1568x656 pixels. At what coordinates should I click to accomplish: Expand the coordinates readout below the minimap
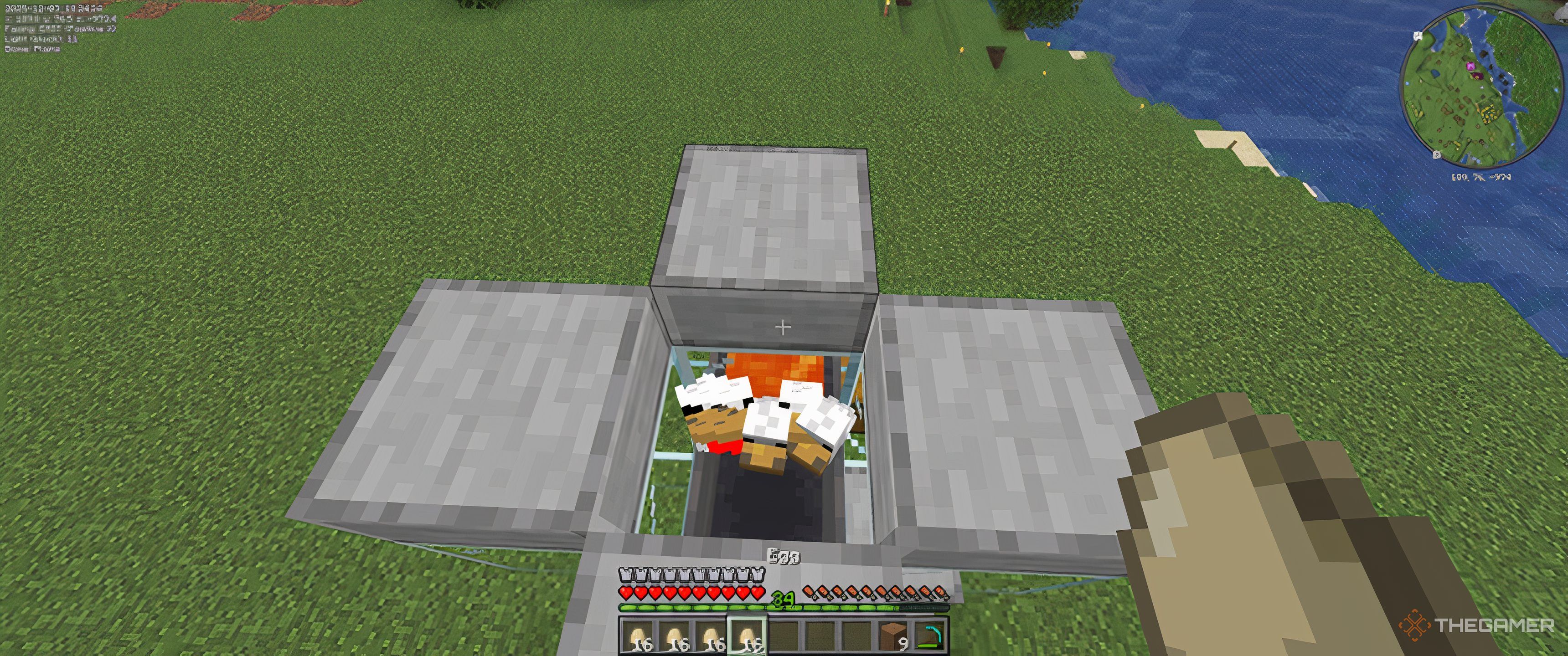tap(1481, 177)
